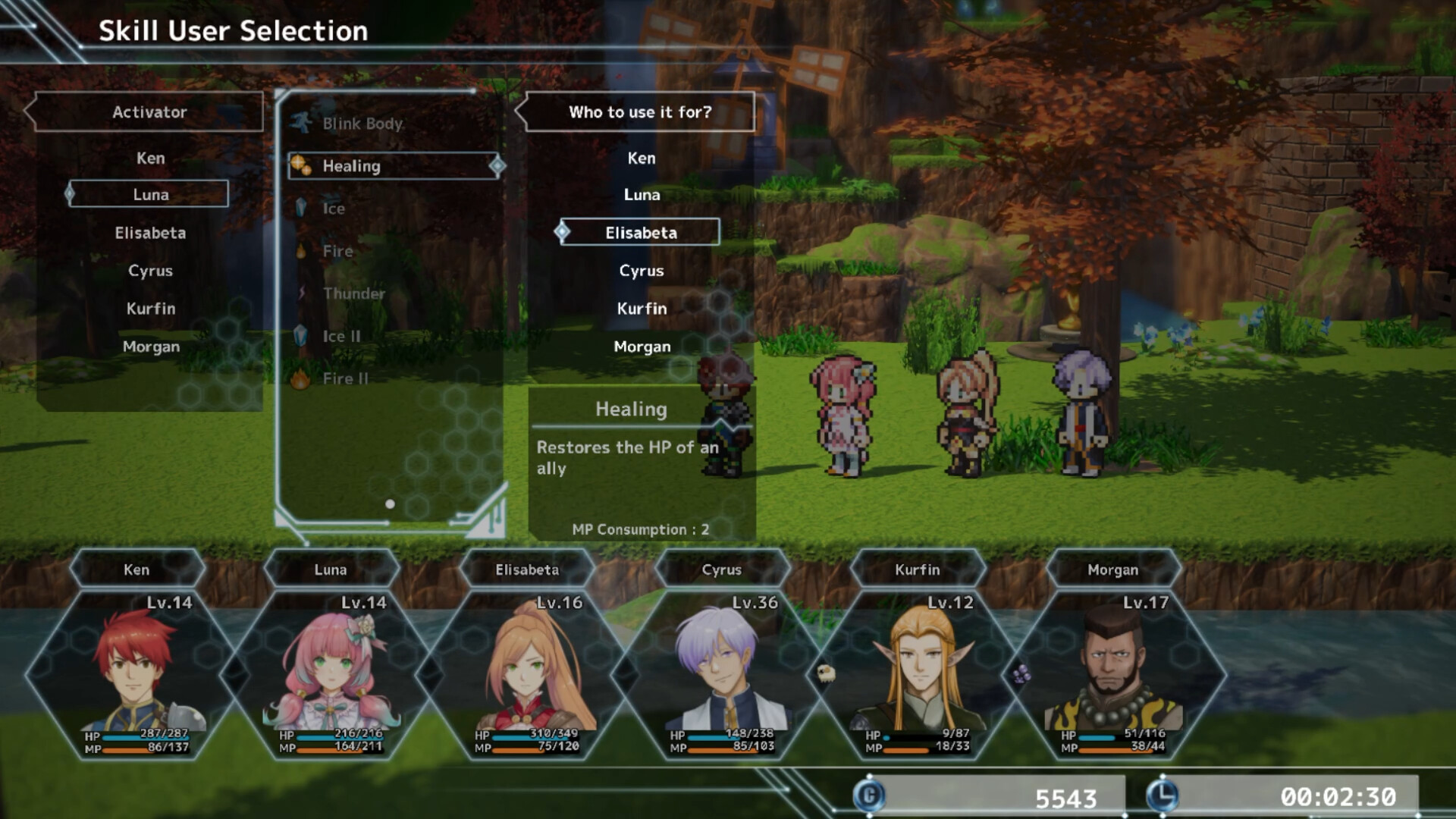This screenshot has width=1456, height=819.
Task: Pick Cyrus from the skill user list
Action: tap(149, 270)
